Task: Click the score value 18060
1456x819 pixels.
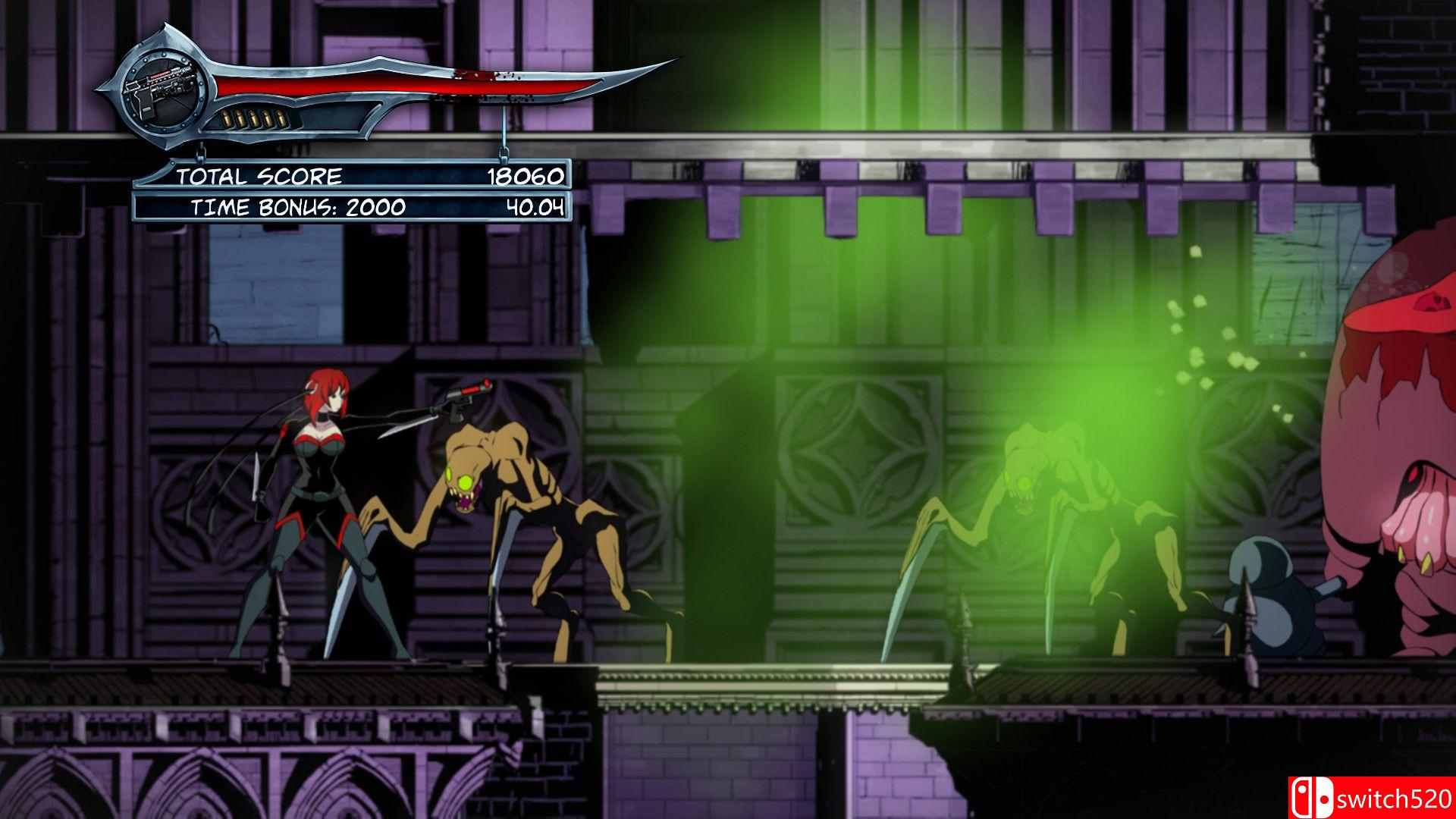Action: pyautogui.click(x=526, y=177)
